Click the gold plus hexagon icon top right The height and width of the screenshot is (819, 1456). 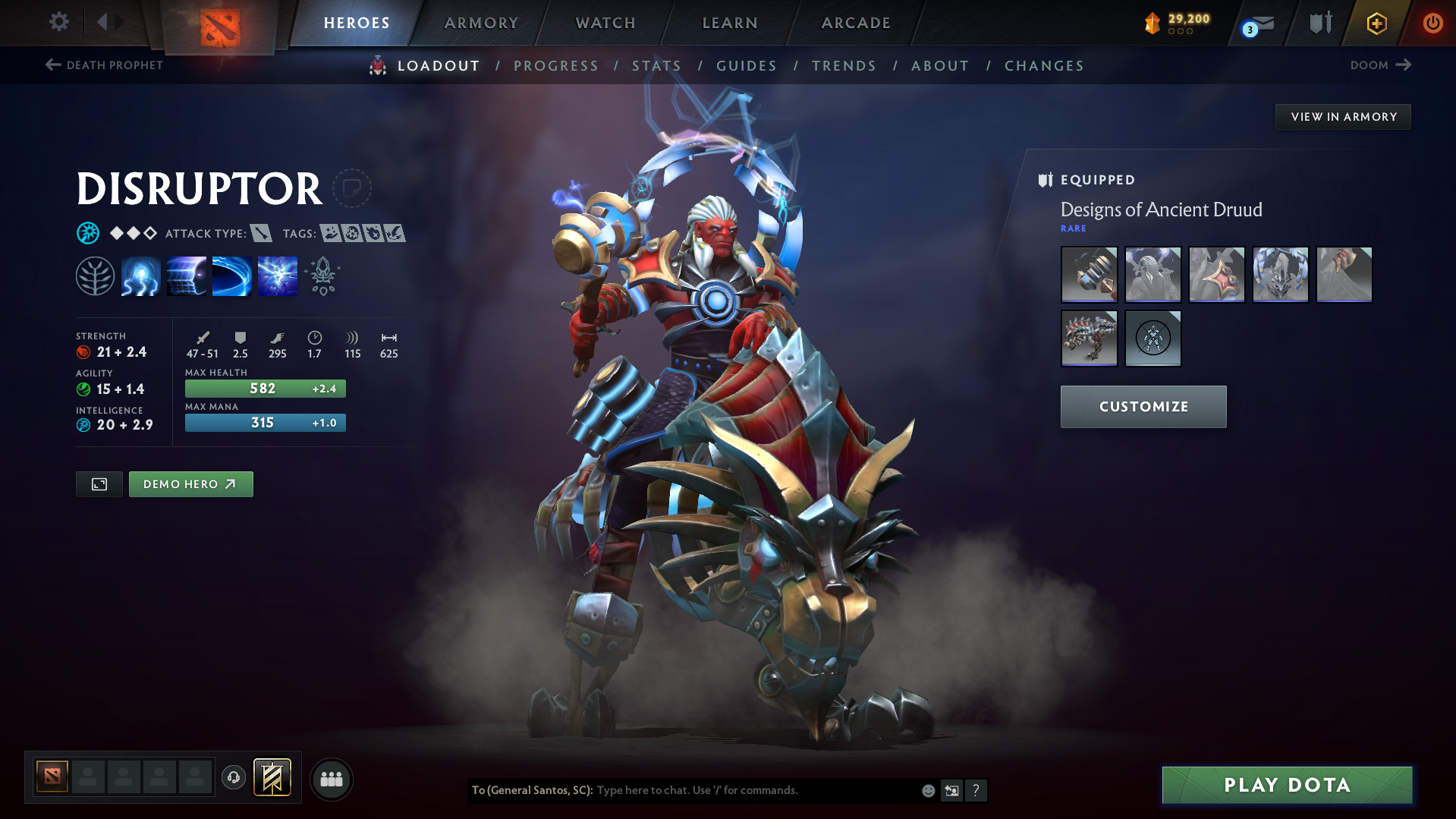click(1376, 24)
